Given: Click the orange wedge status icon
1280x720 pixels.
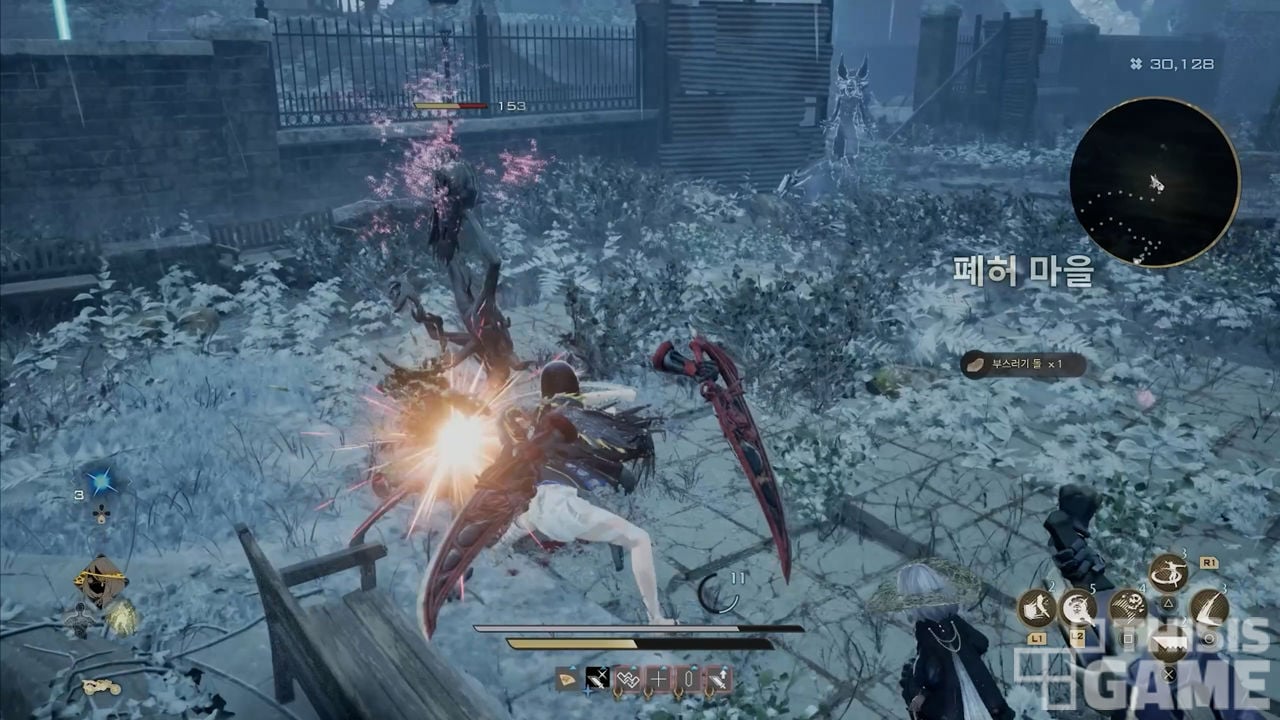Looking at the screenshot, I should [x=567, y=679].
